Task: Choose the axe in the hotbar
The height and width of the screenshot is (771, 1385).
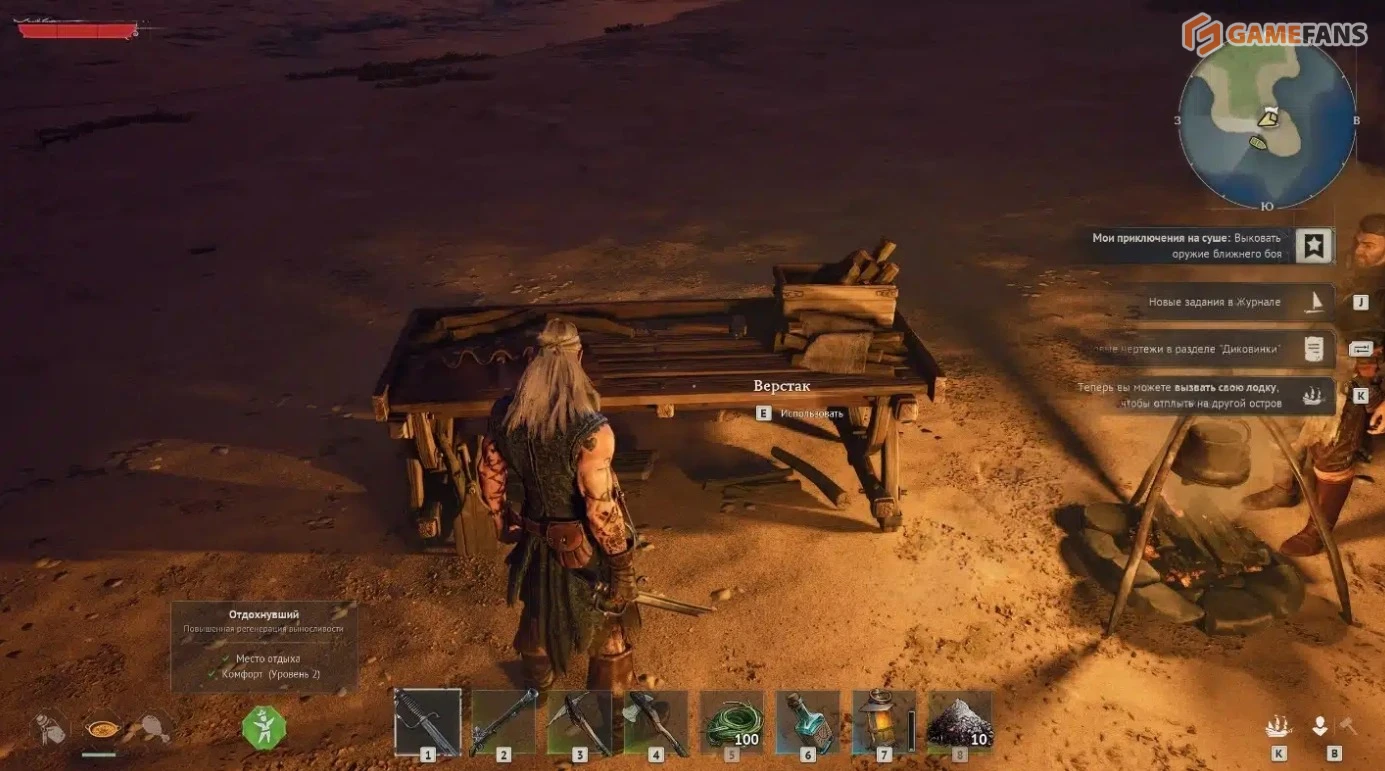Action: [x=655, y=721]
